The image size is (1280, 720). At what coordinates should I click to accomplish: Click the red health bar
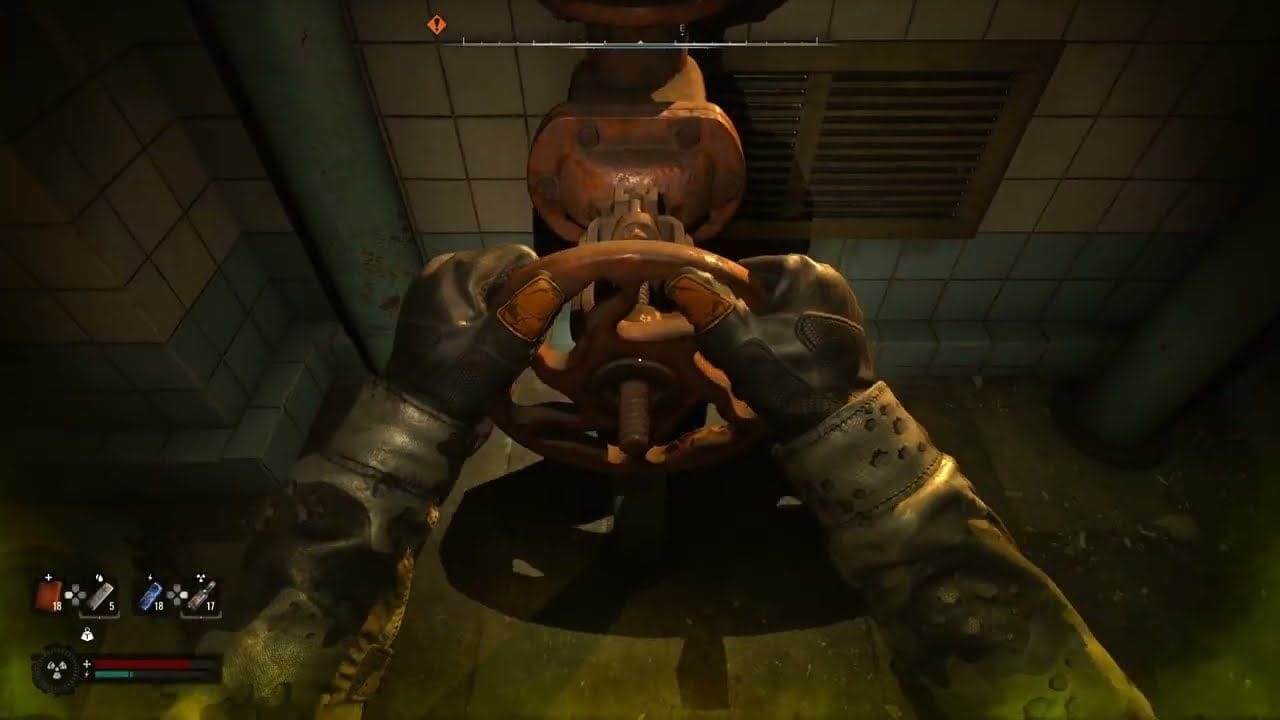point(142,663)
